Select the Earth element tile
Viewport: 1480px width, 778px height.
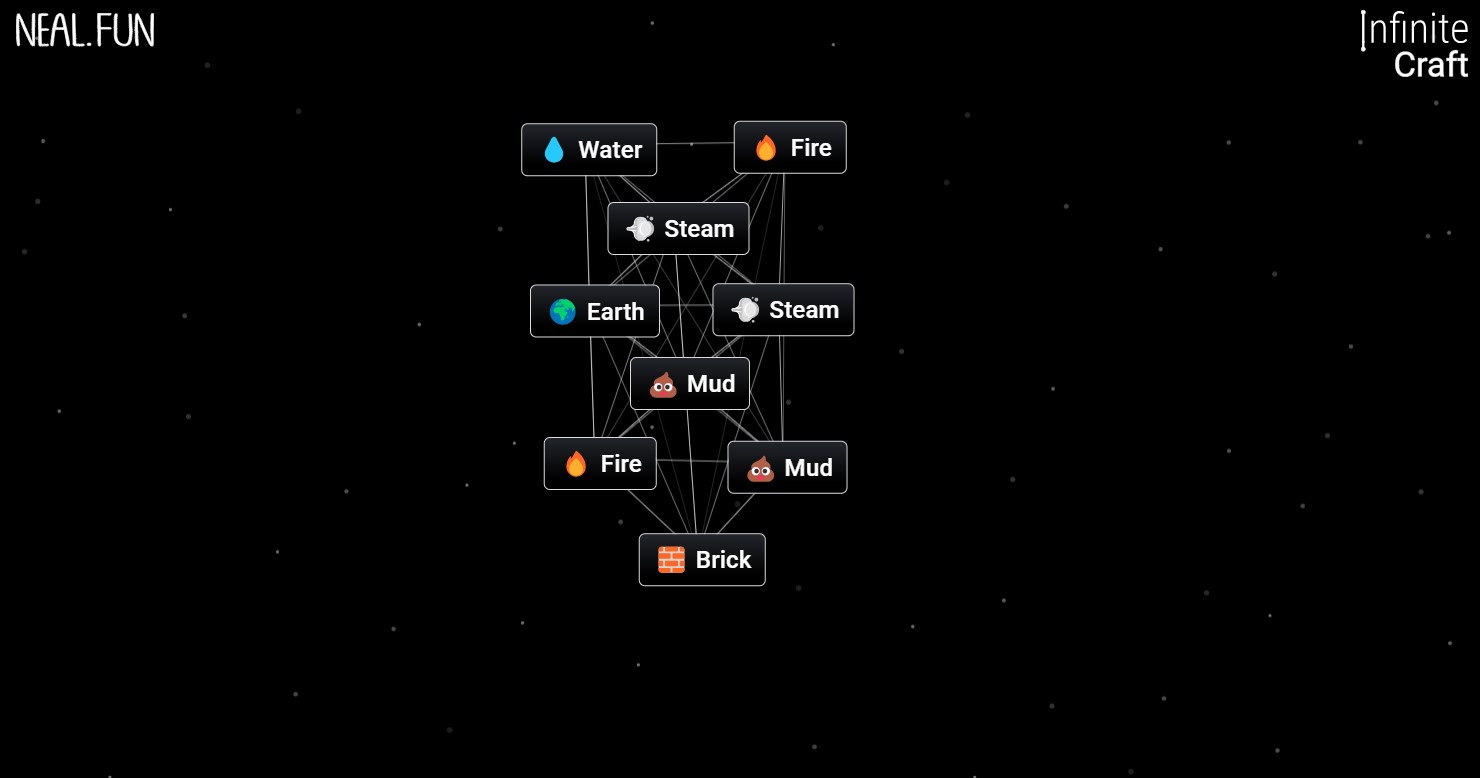[595, 311]
